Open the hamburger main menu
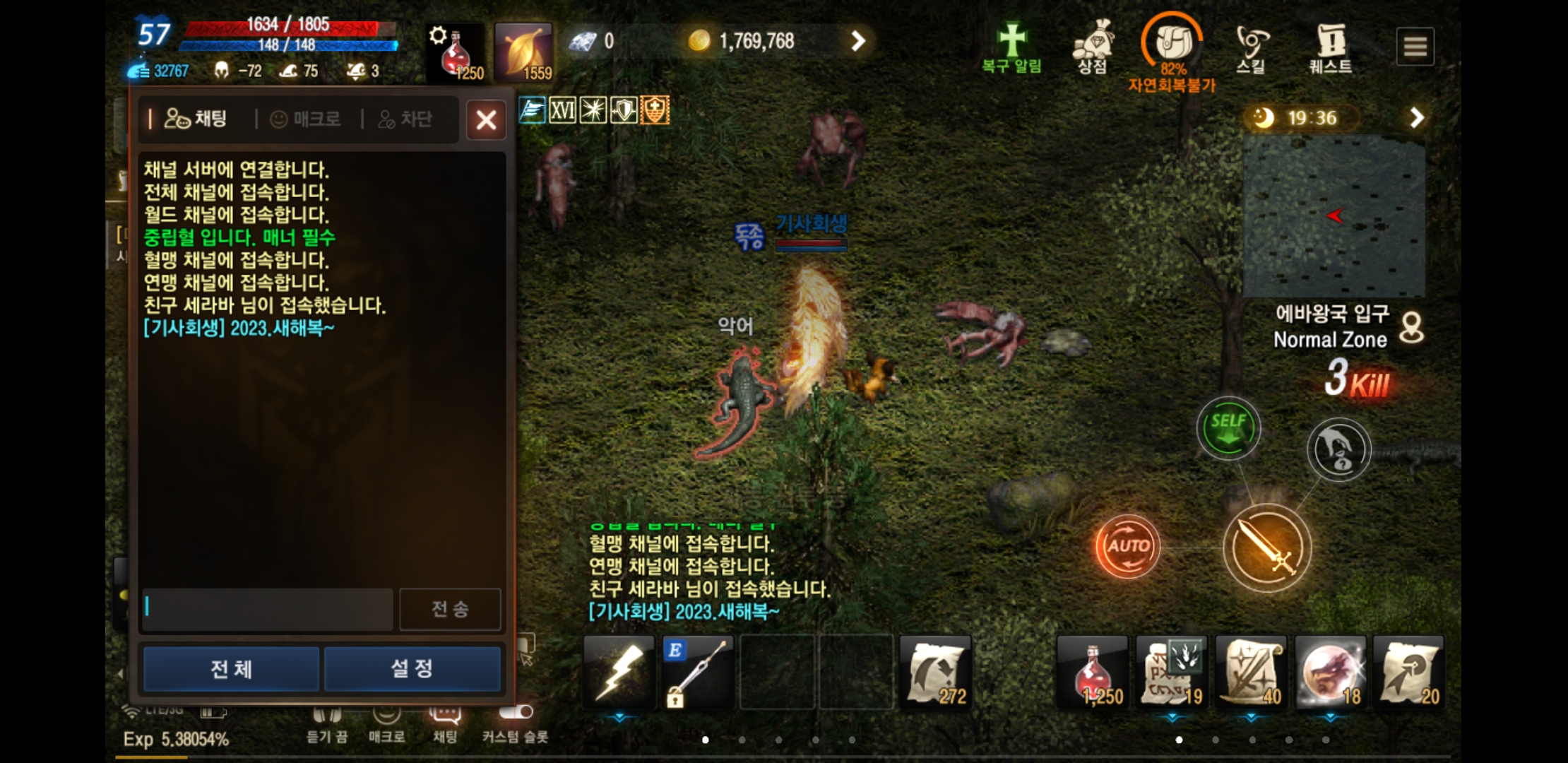This screenshot has height=763, width=1568. click(x=1415, y=47)
